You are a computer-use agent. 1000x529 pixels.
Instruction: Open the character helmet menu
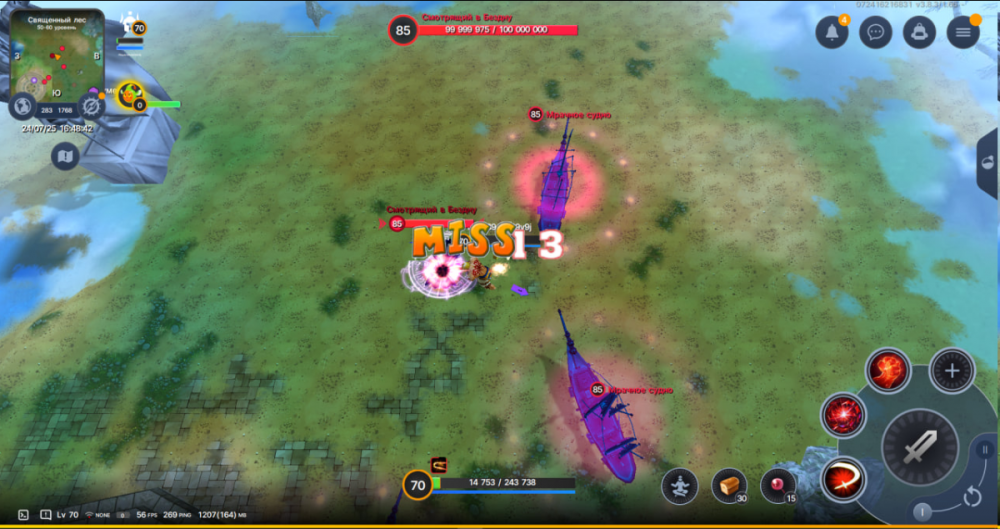tap(919, 32)
